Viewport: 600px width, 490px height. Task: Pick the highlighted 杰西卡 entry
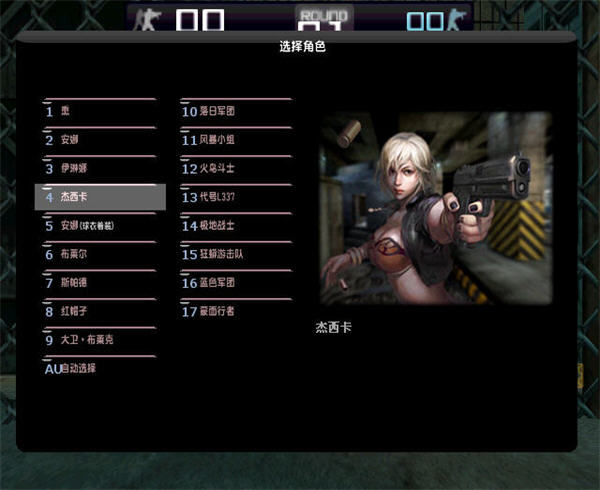[x=100, y=197]
